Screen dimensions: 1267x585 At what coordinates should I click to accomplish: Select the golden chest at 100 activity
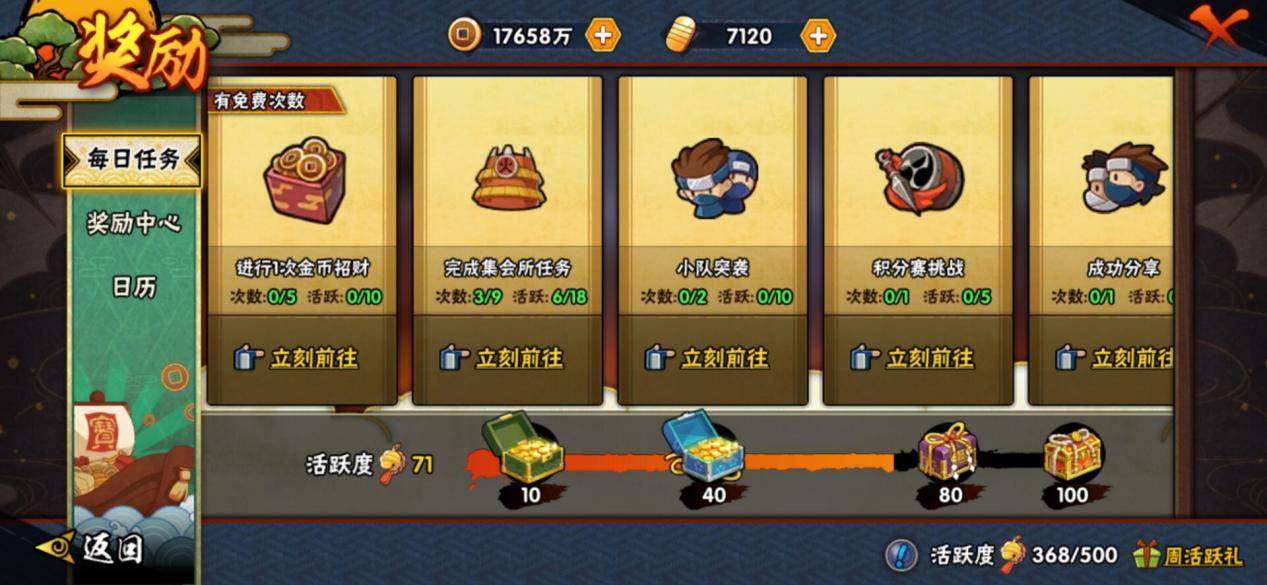point(1073,453)
